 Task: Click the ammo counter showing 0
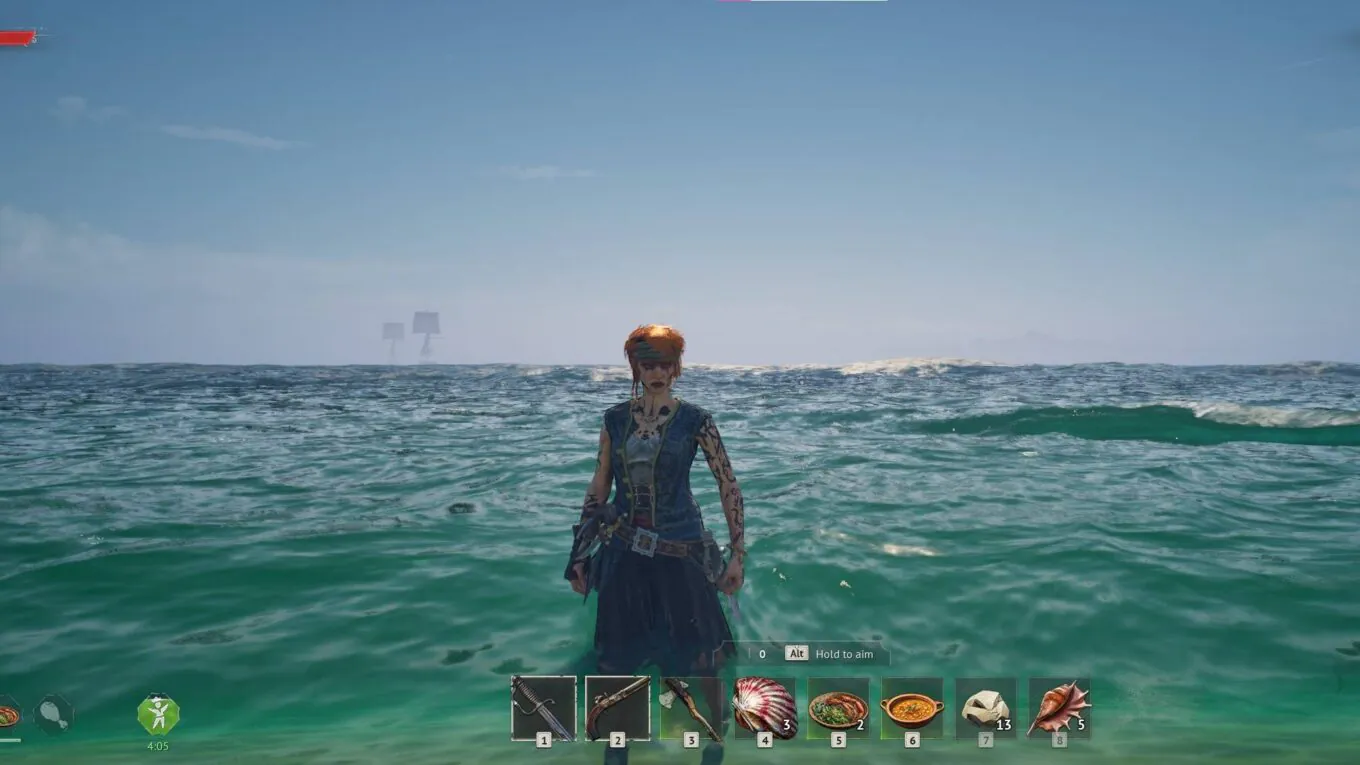(x=761, y=653)
